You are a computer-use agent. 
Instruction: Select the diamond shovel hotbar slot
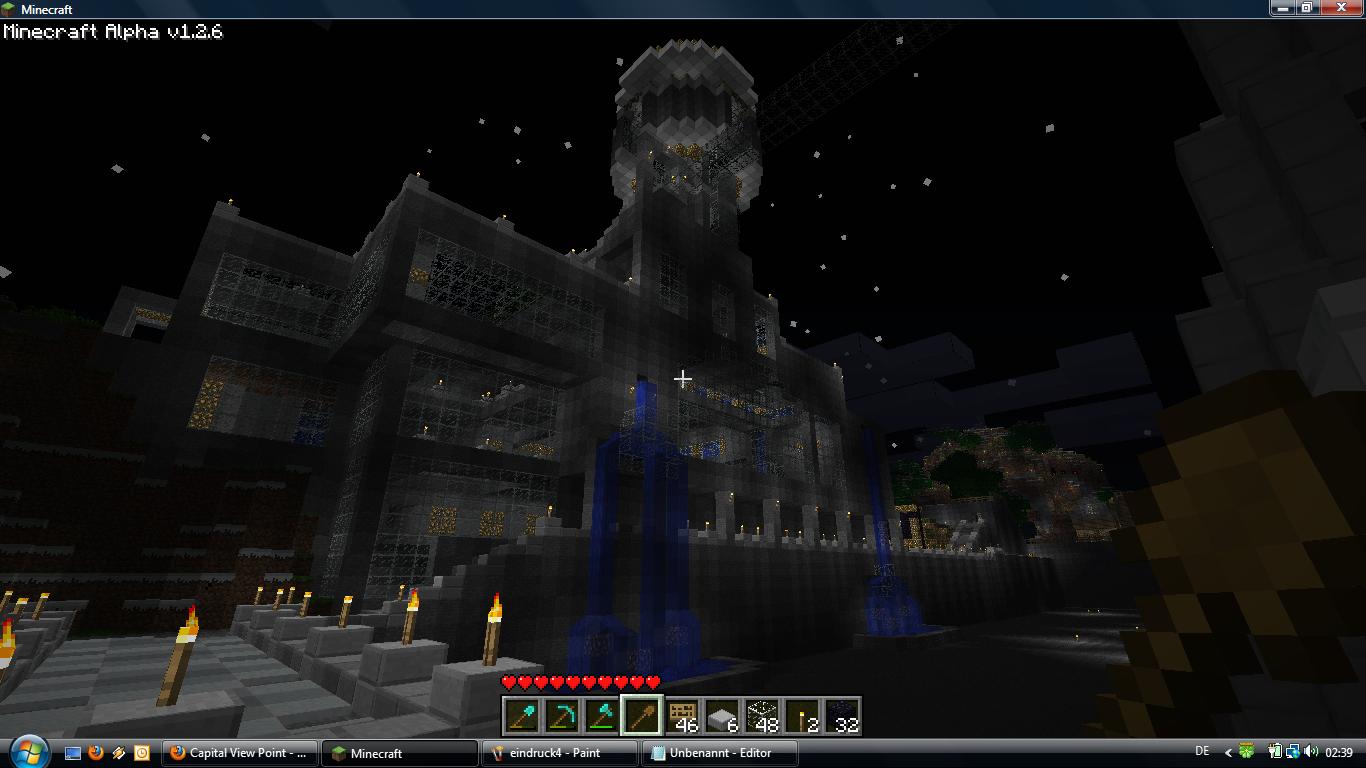[x=521, y=716]
